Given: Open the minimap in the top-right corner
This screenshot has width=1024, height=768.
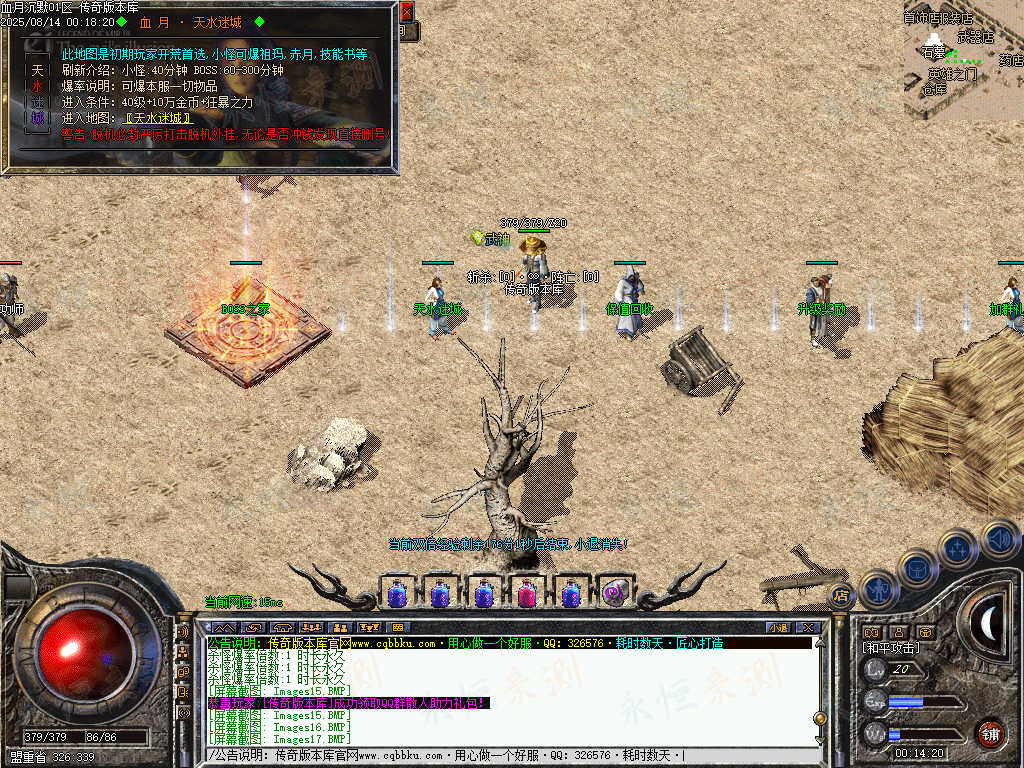Looking at the screenshot, I should pos(963,58).
